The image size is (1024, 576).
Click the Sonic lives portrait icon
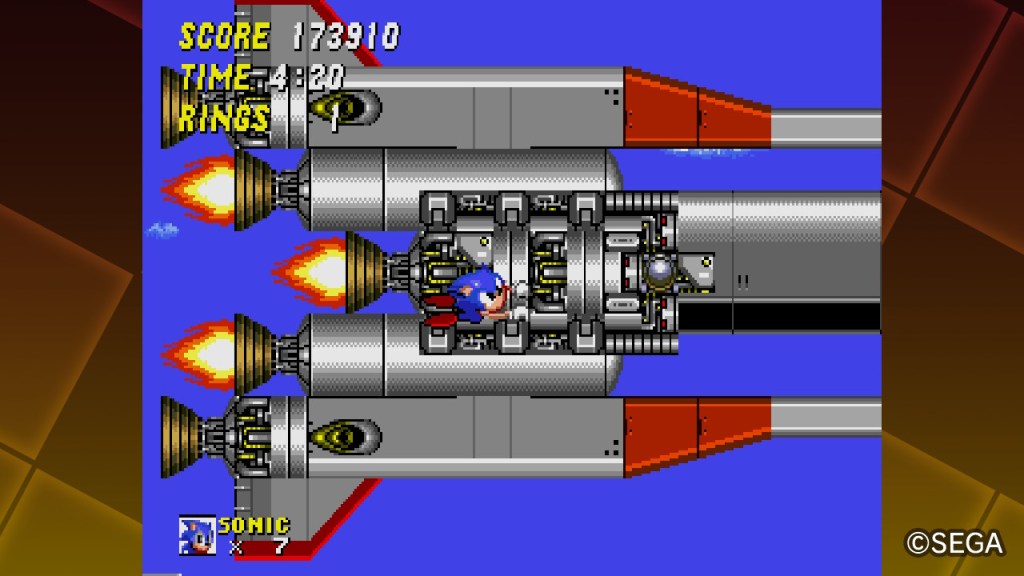[x=197, y=535]
